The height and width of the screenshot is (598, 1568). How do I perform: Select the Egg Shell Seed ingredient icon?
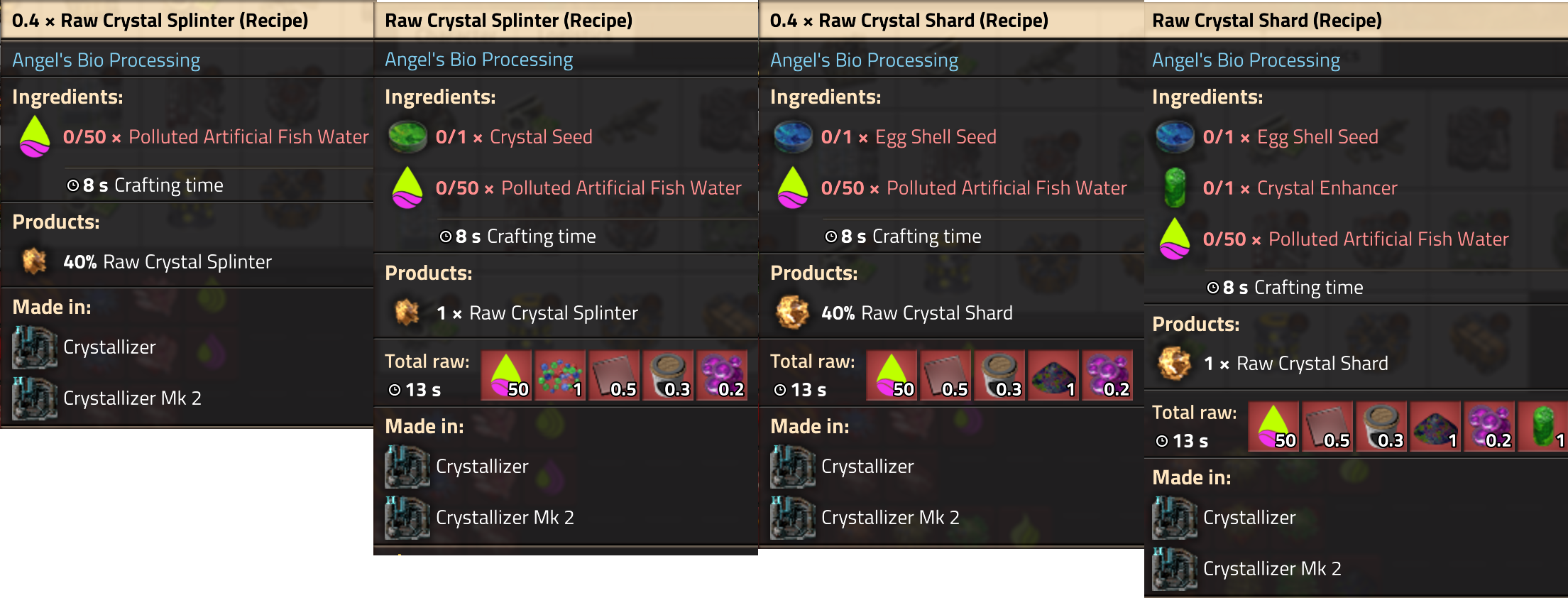point(792,136)
